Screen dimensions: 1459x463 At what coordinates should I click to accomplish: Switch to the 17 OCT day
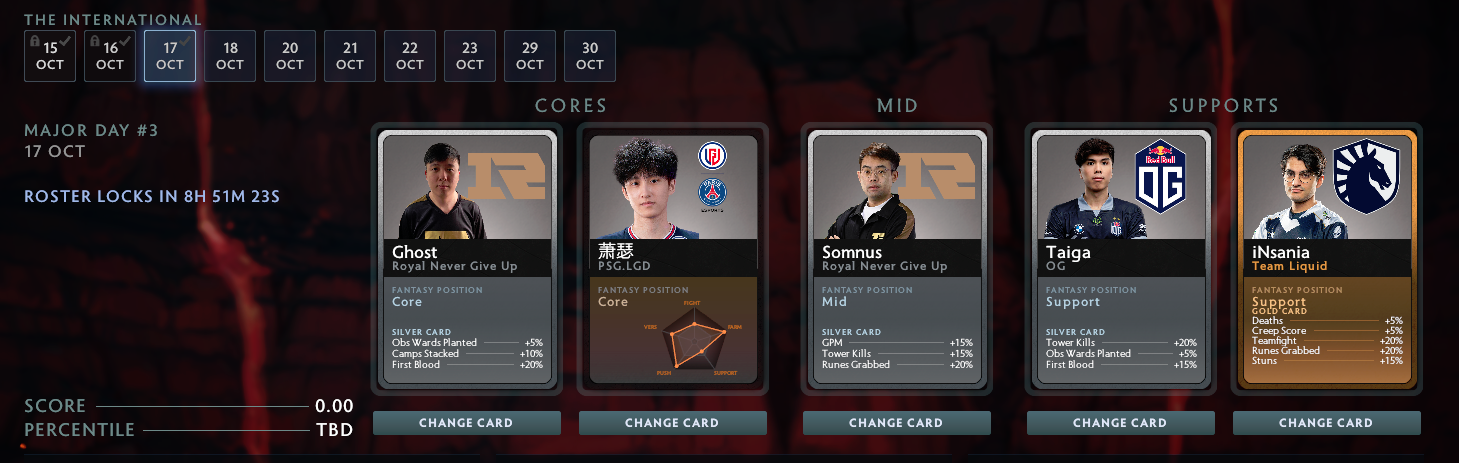pos(170,56)
